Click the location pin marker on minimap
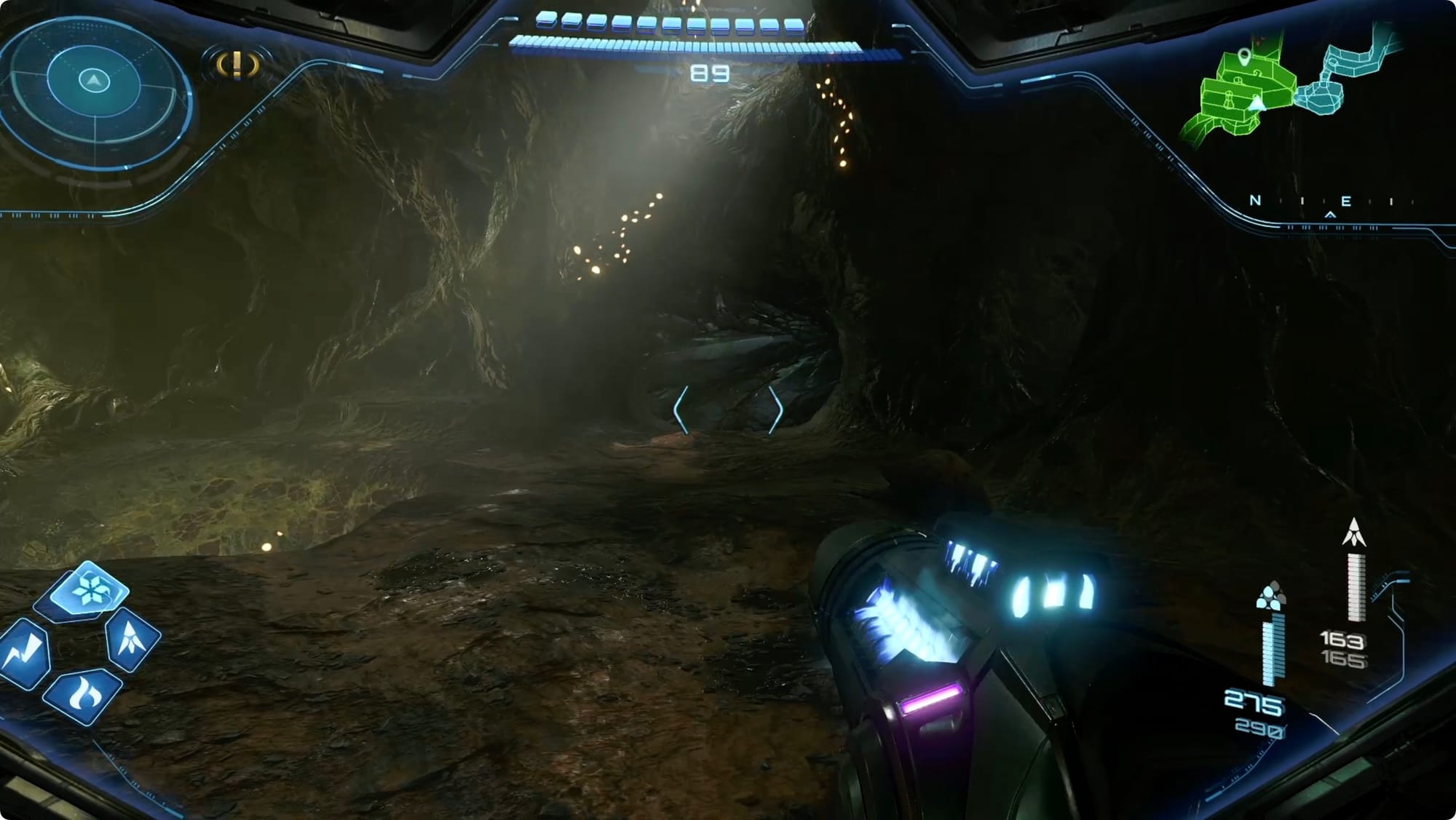 pyautogui.click(x=1244, y=56)
